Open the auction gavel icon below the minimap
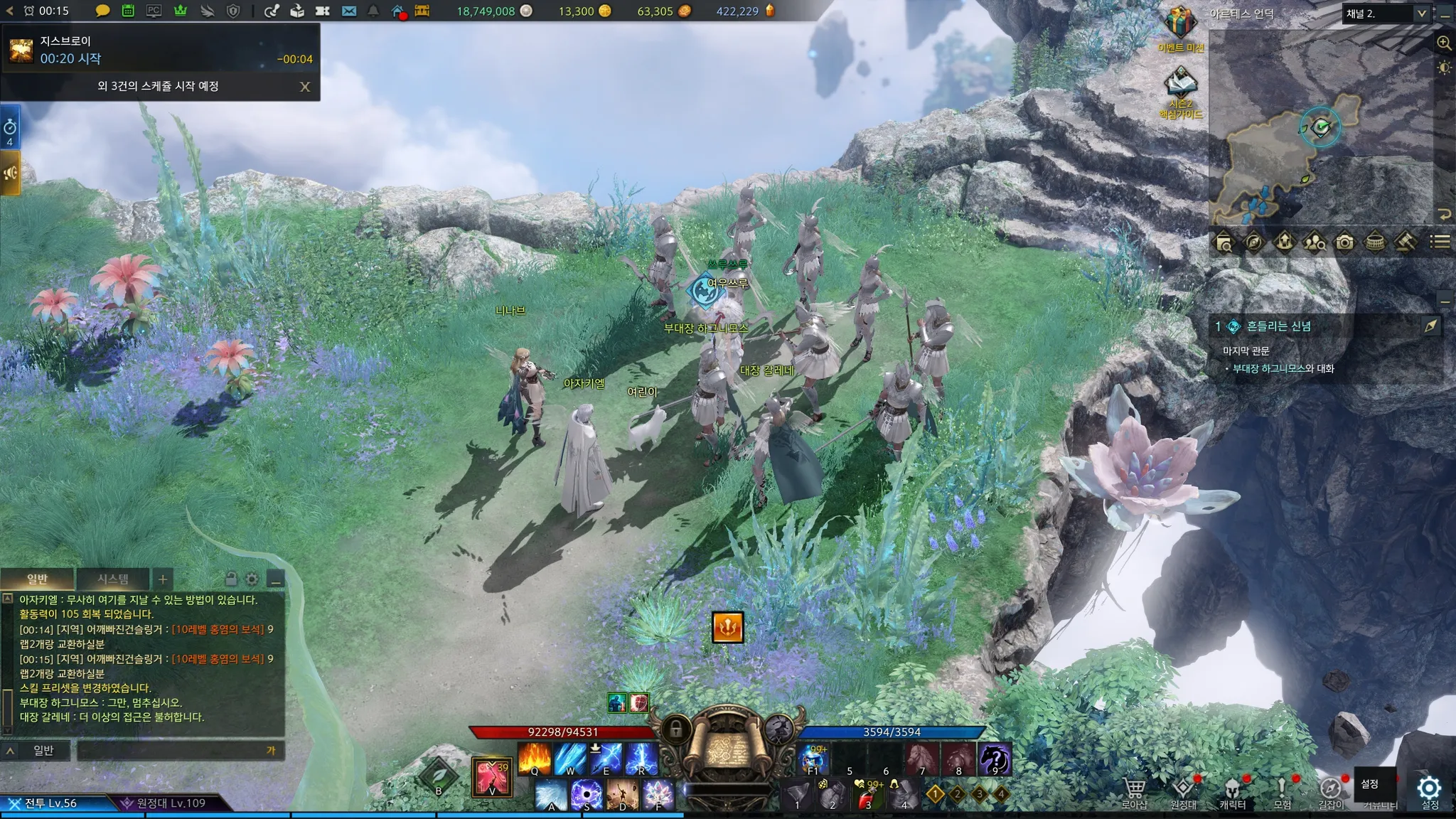This screenshot has width=1456, height=819. point(1406,242)
